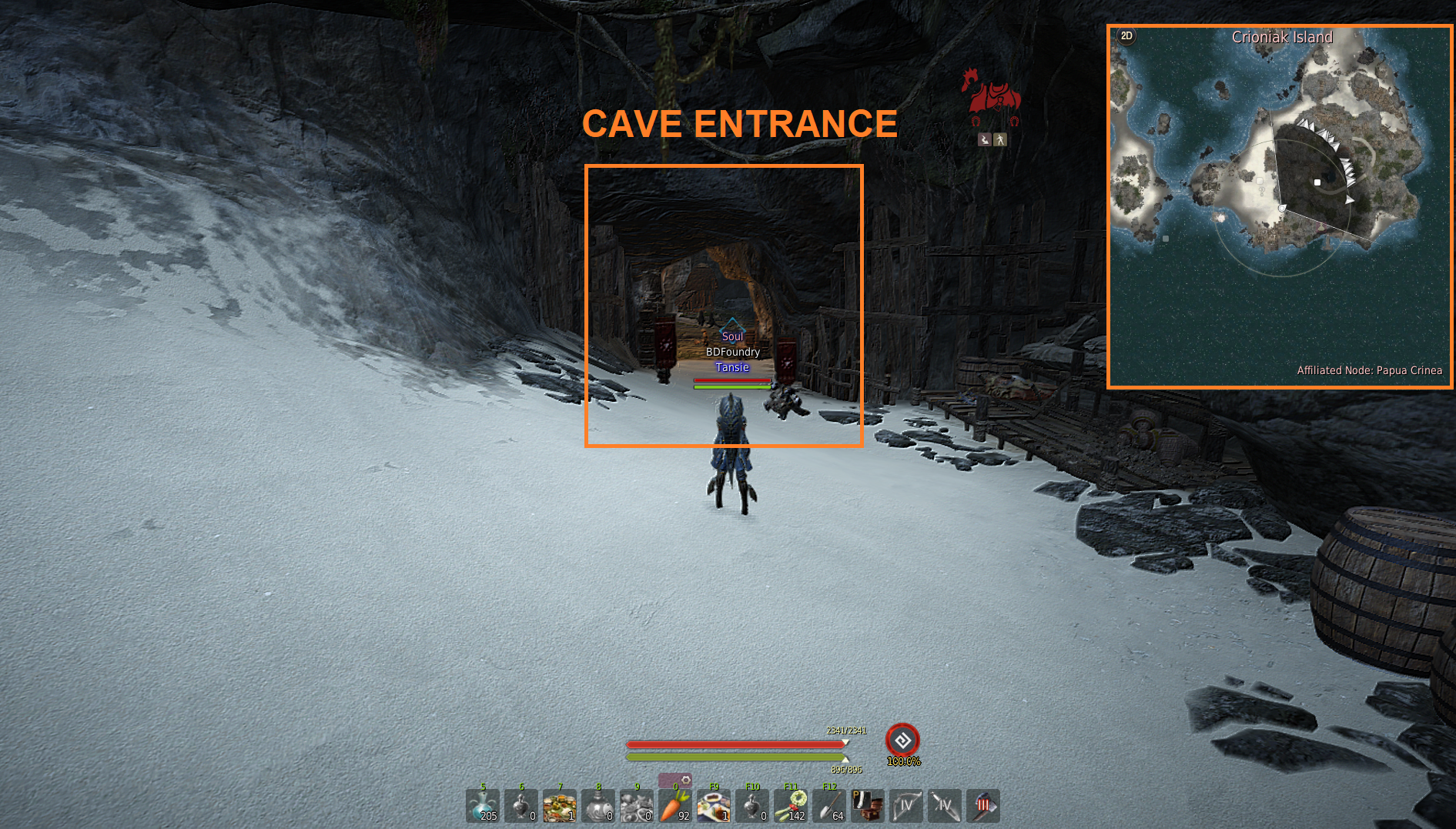1456x829 pixels.
Task: Open the quick slot gear settings
Action: click(686, 781)
